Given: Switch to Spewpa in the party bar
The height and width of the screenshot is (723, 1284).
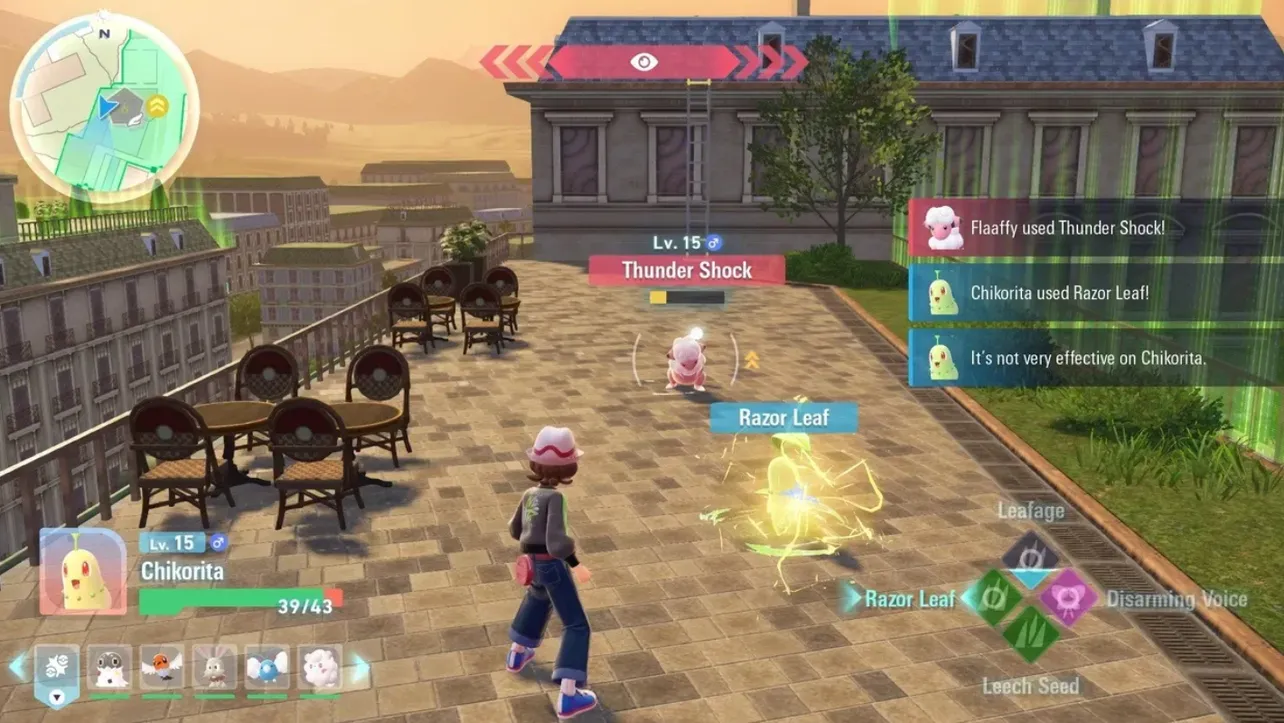Looking at the screenshot, I should 109,668.
